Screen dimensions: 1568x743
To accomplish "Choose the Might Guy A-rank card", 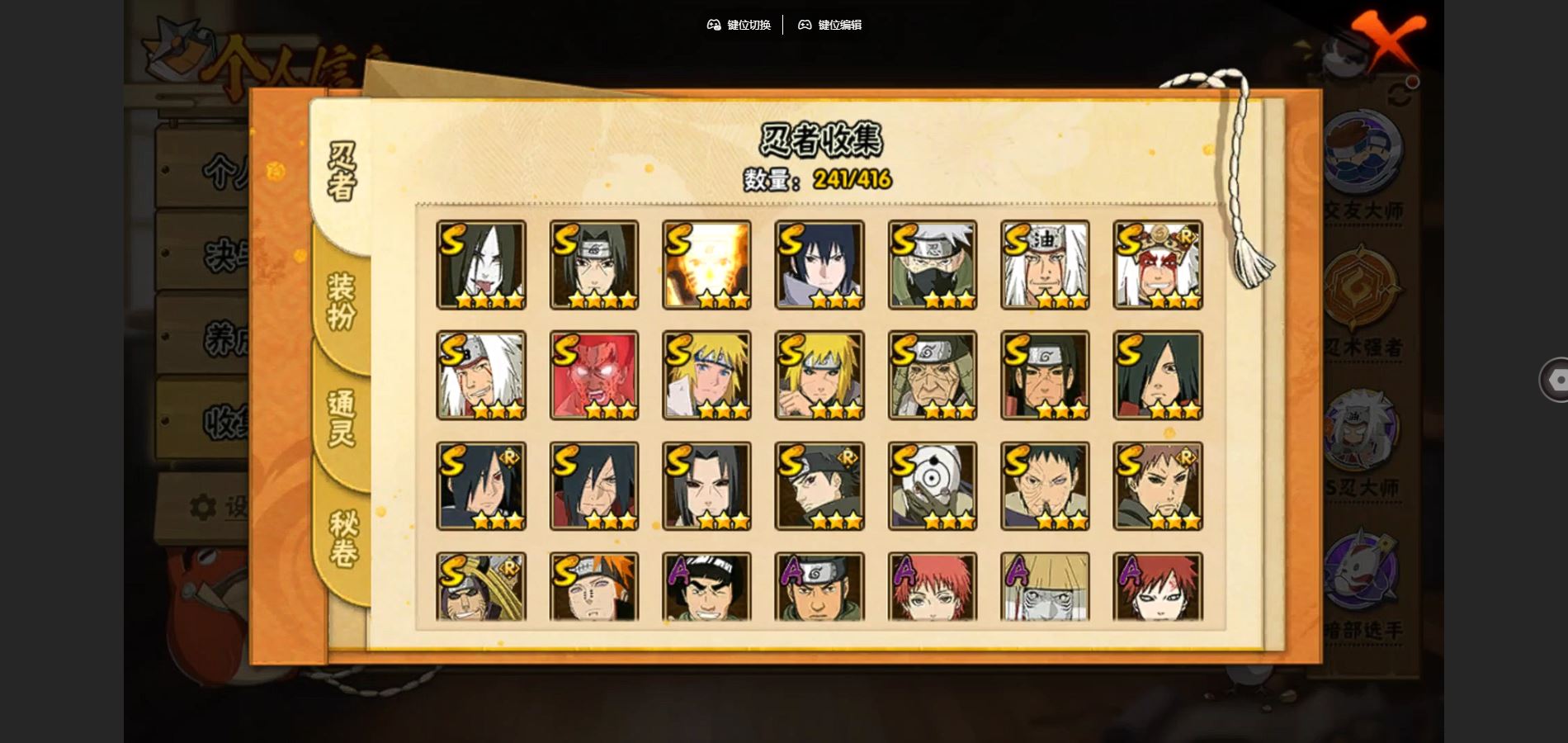I will click(706, 587).
